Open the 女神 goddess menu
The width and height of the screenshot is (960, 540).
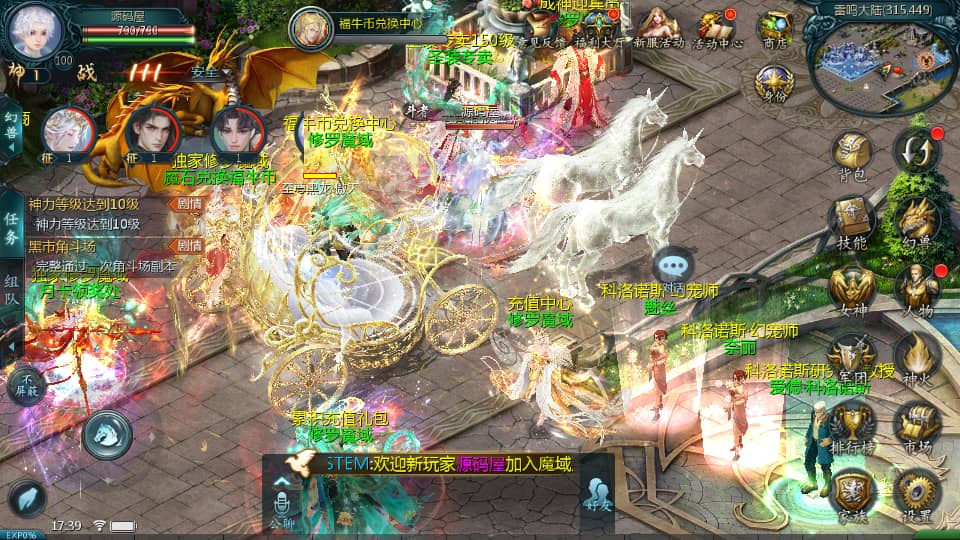(x=851, y=290)
